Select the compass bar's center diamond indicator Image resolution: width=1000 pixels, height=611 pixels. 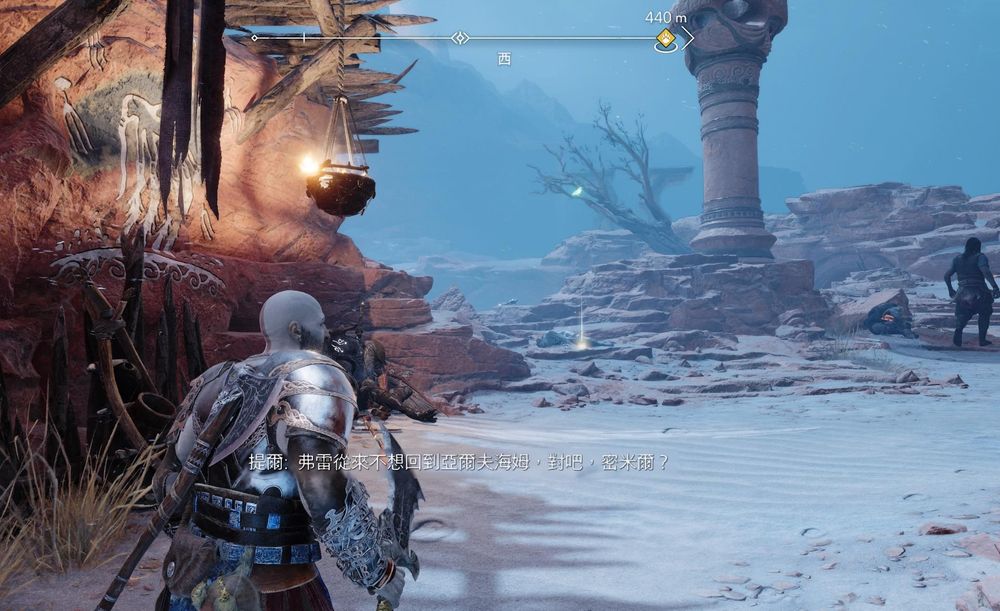[x=459, y=38]
